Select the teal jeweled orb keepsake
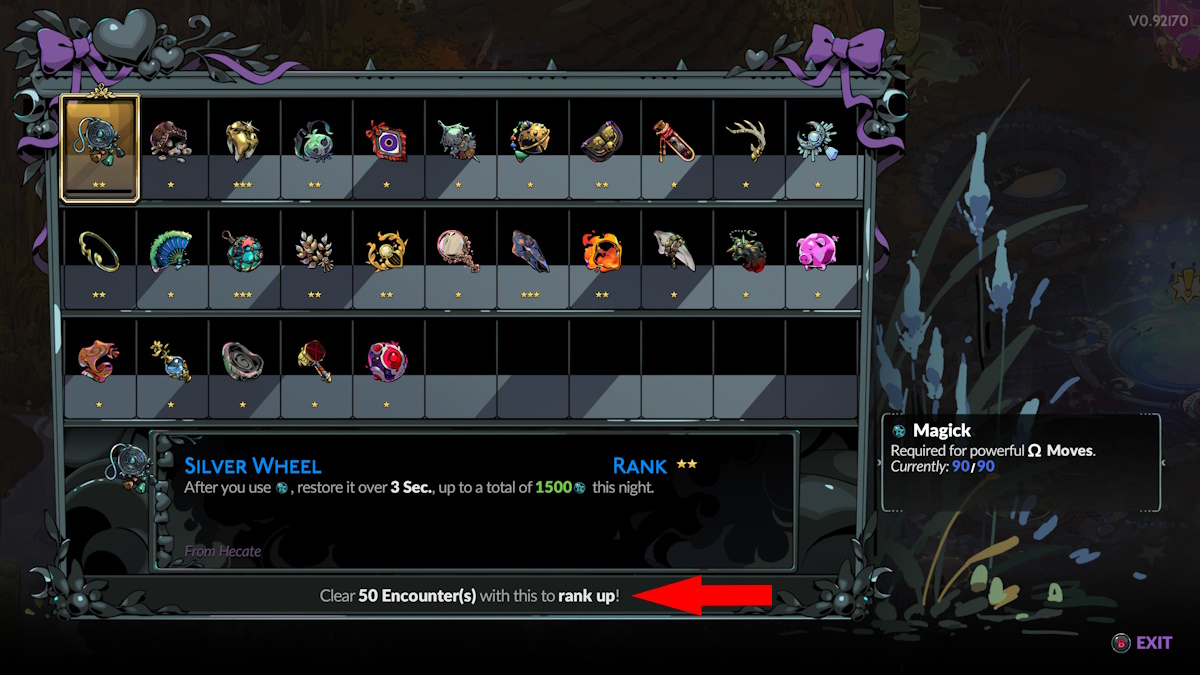This screenshot has height=675, width=1200. [244, 251]
